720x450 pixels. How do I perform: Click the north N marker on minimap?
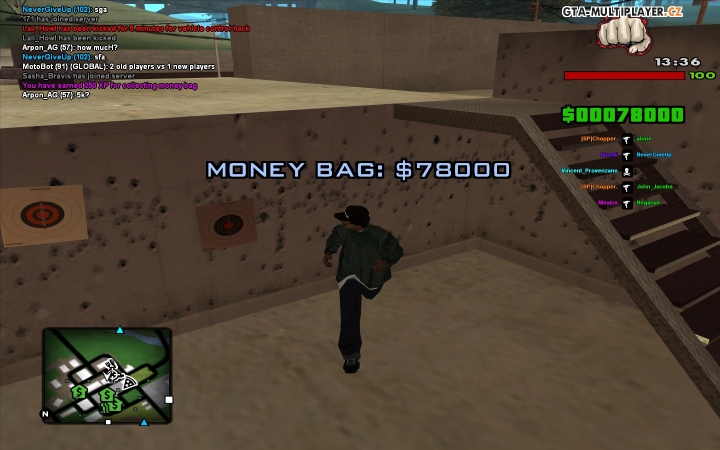tap(45, 413)
